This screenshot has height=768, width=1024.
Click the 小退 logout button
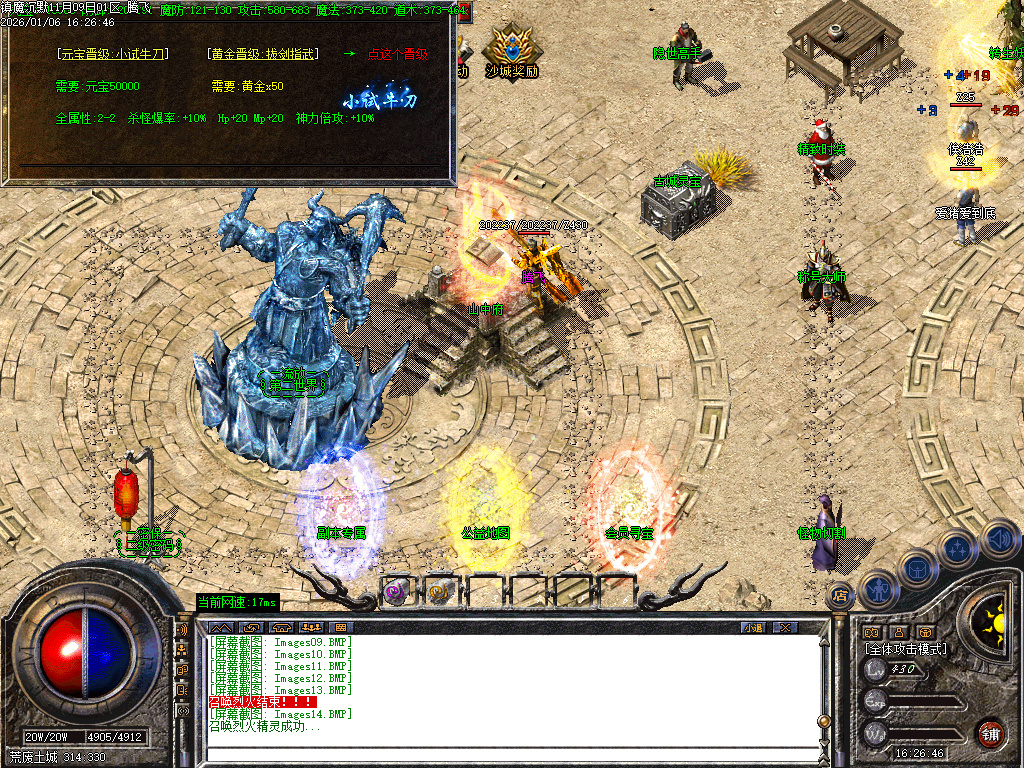click(x=753, y=628)
